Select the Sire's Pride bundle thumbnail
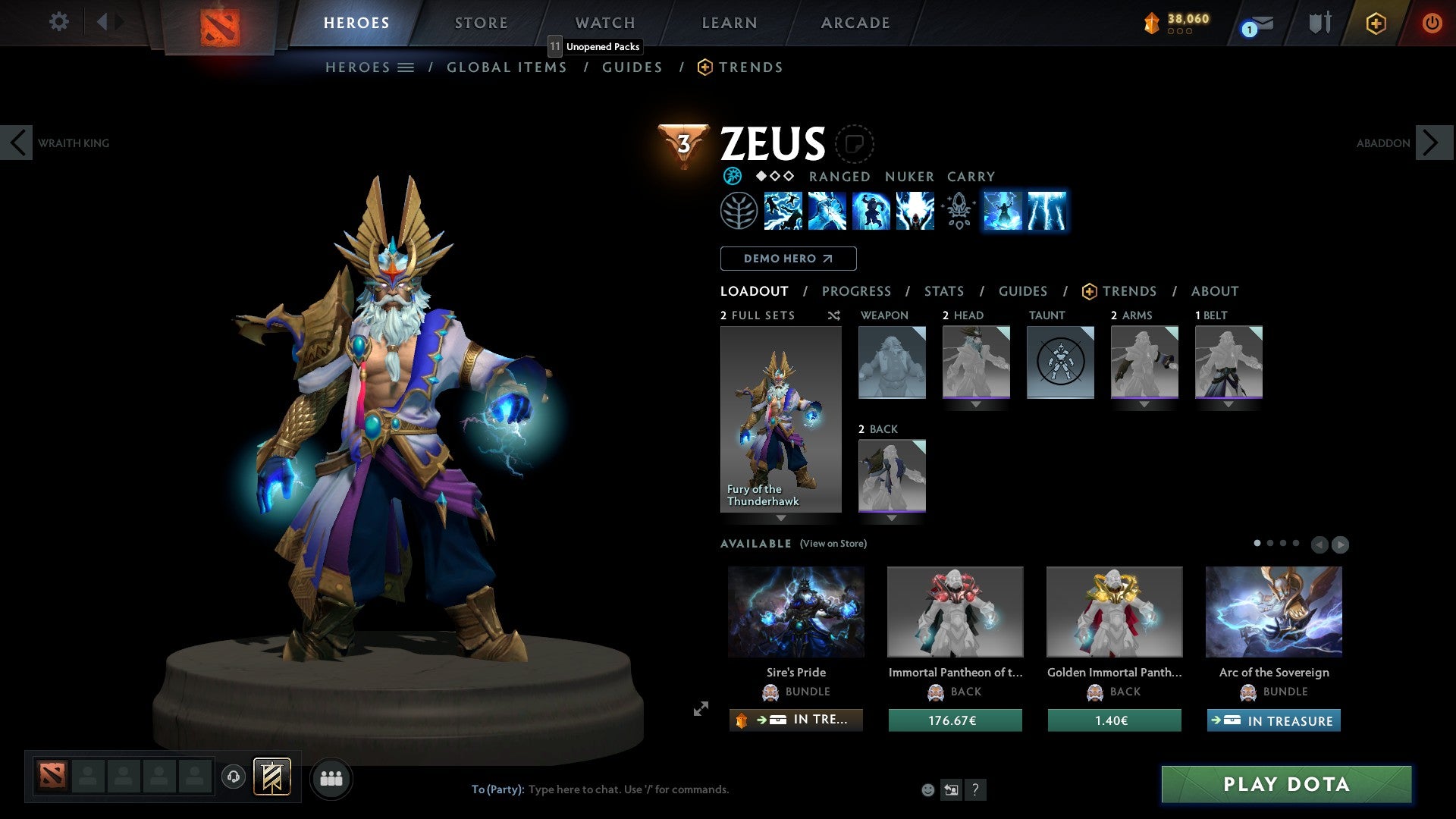 [x=795, y=611]
